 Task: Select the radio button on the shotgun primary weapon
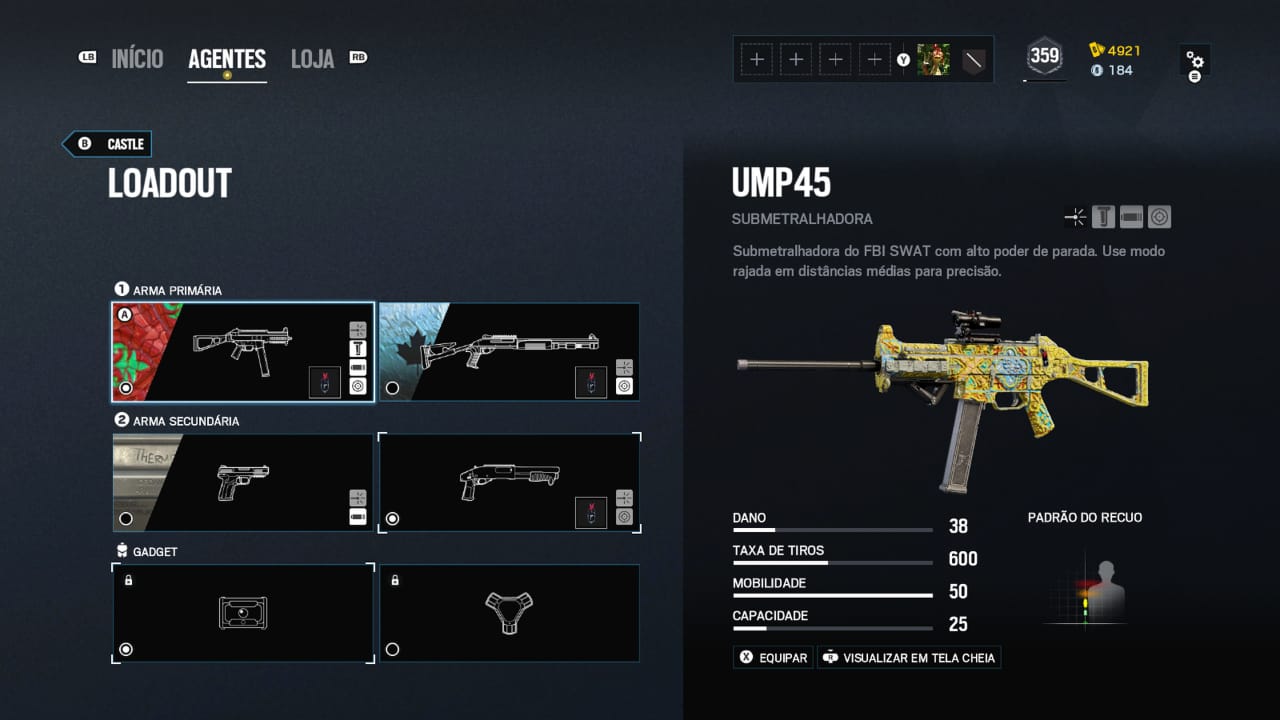393,389
